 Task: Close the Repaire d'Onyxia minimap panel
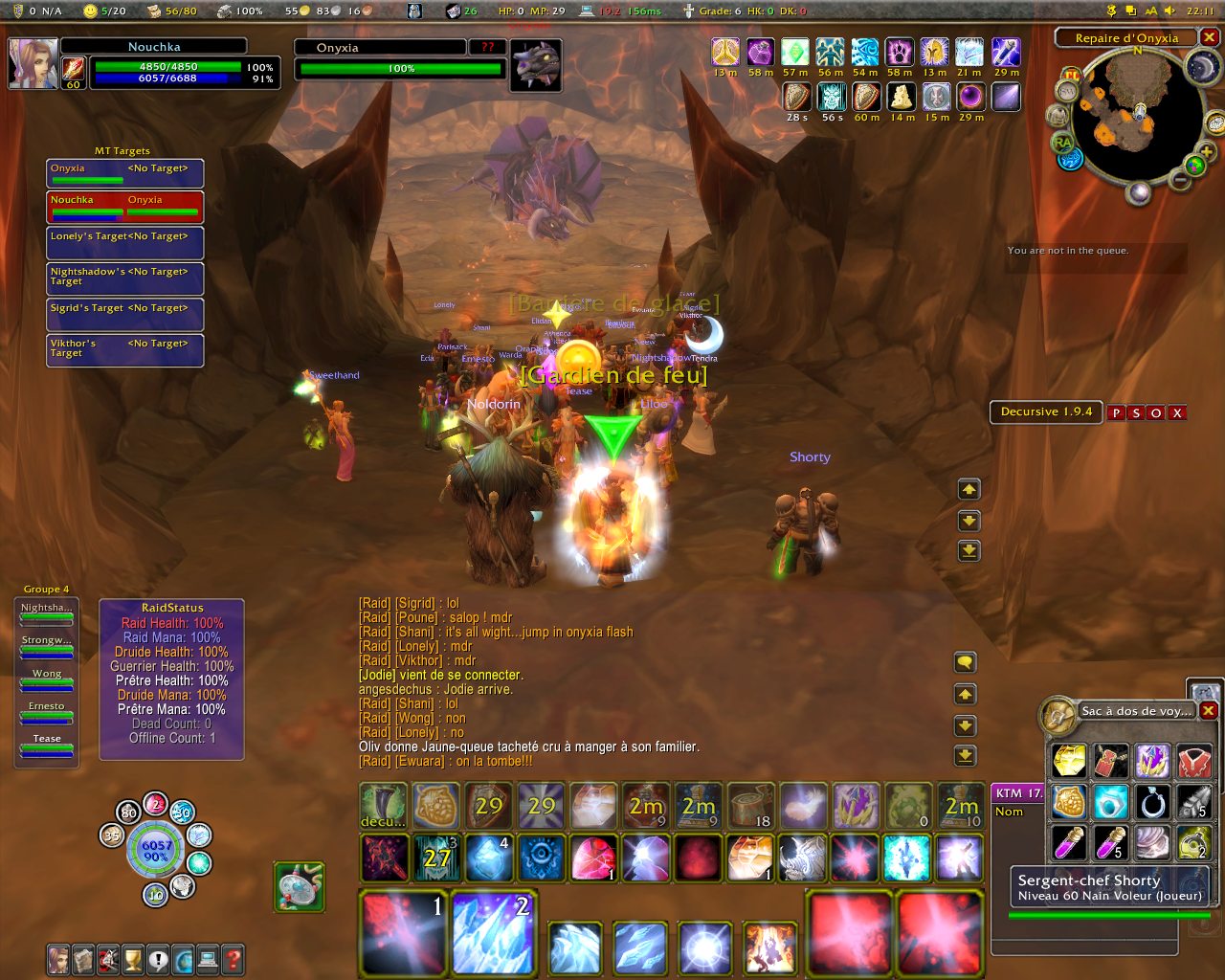[1210, 37]
